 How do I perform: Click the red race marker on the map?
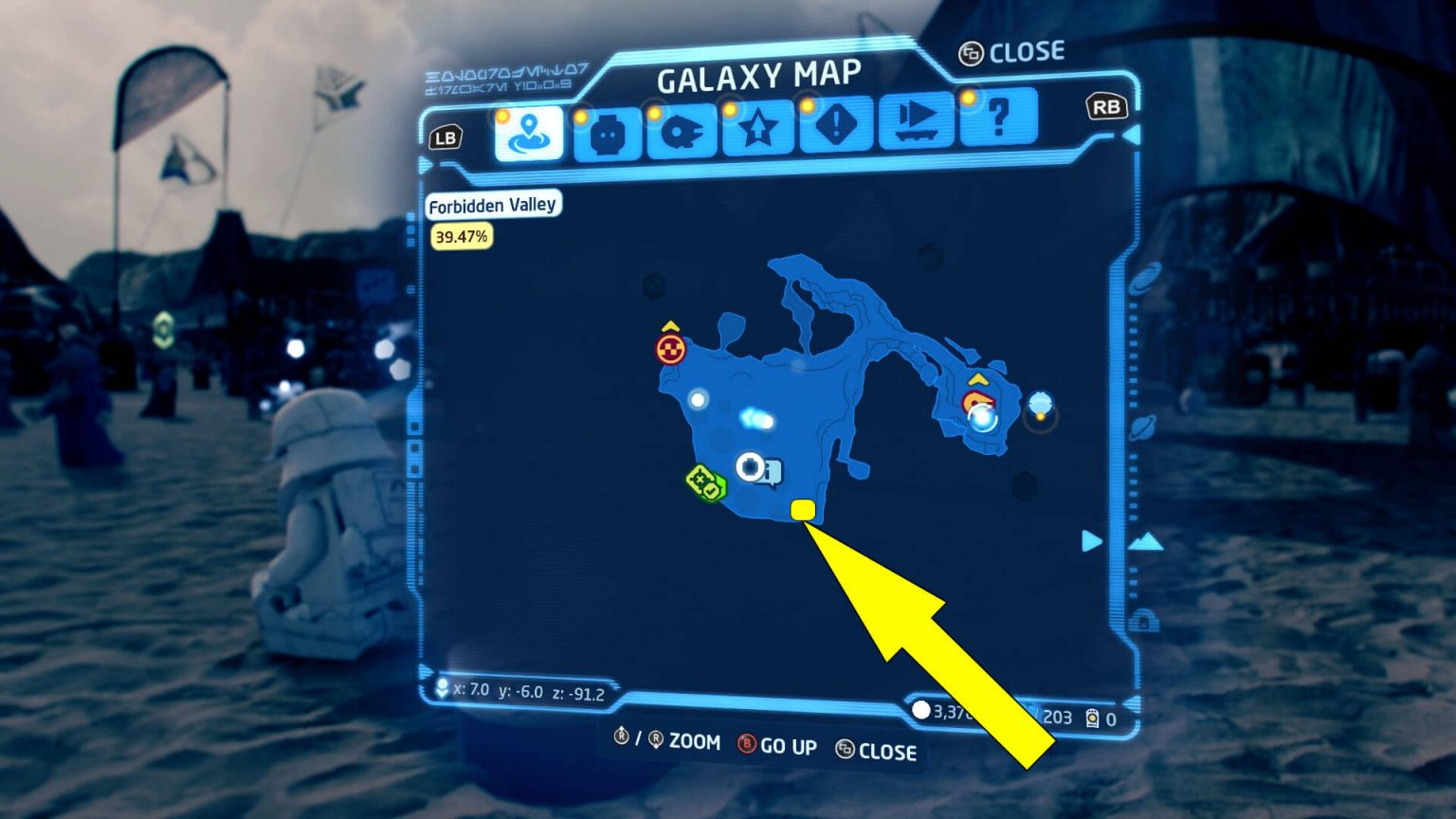click(x=670, y=350)
